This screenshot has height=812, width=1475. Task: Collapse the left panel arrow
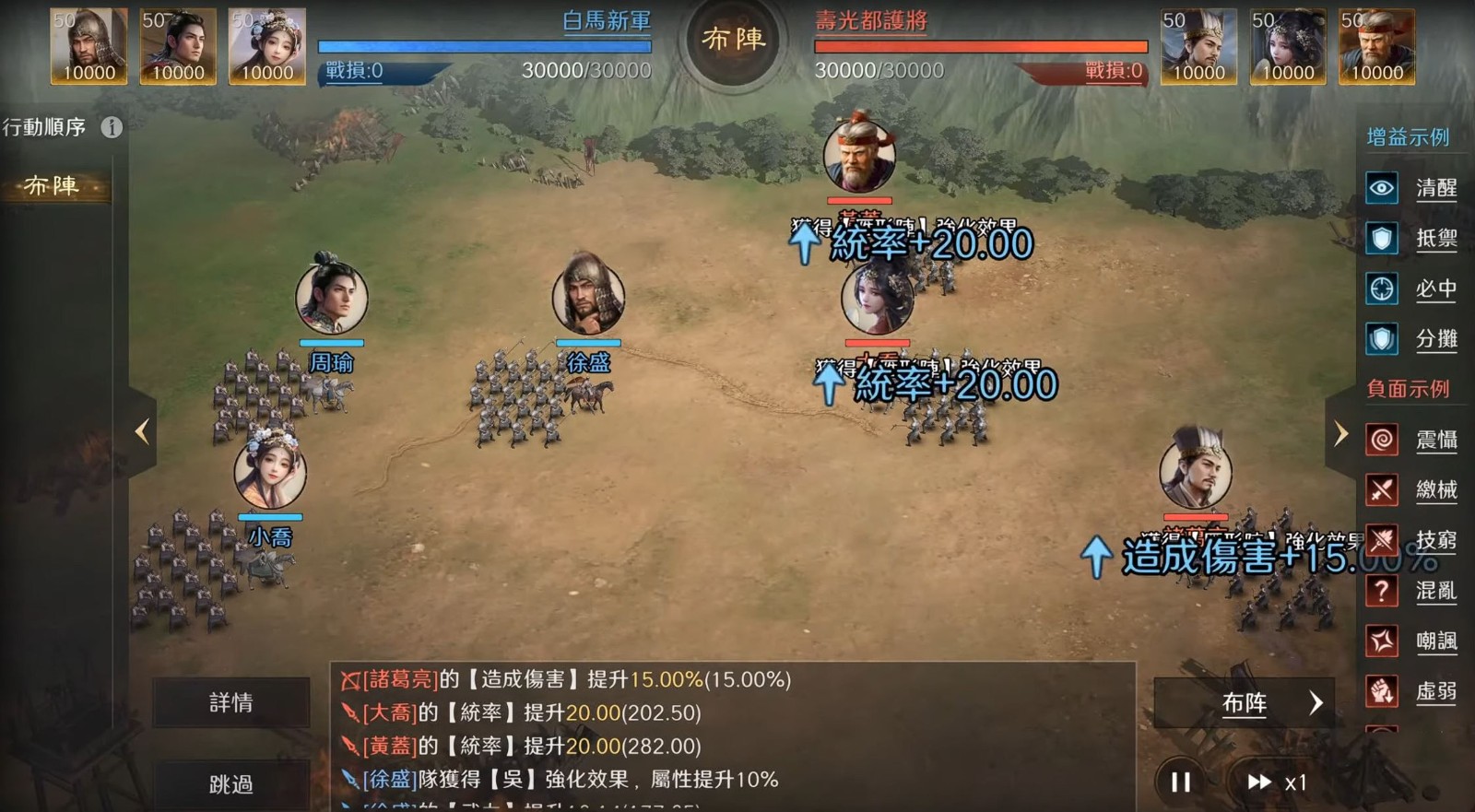(x=142, y=431)
